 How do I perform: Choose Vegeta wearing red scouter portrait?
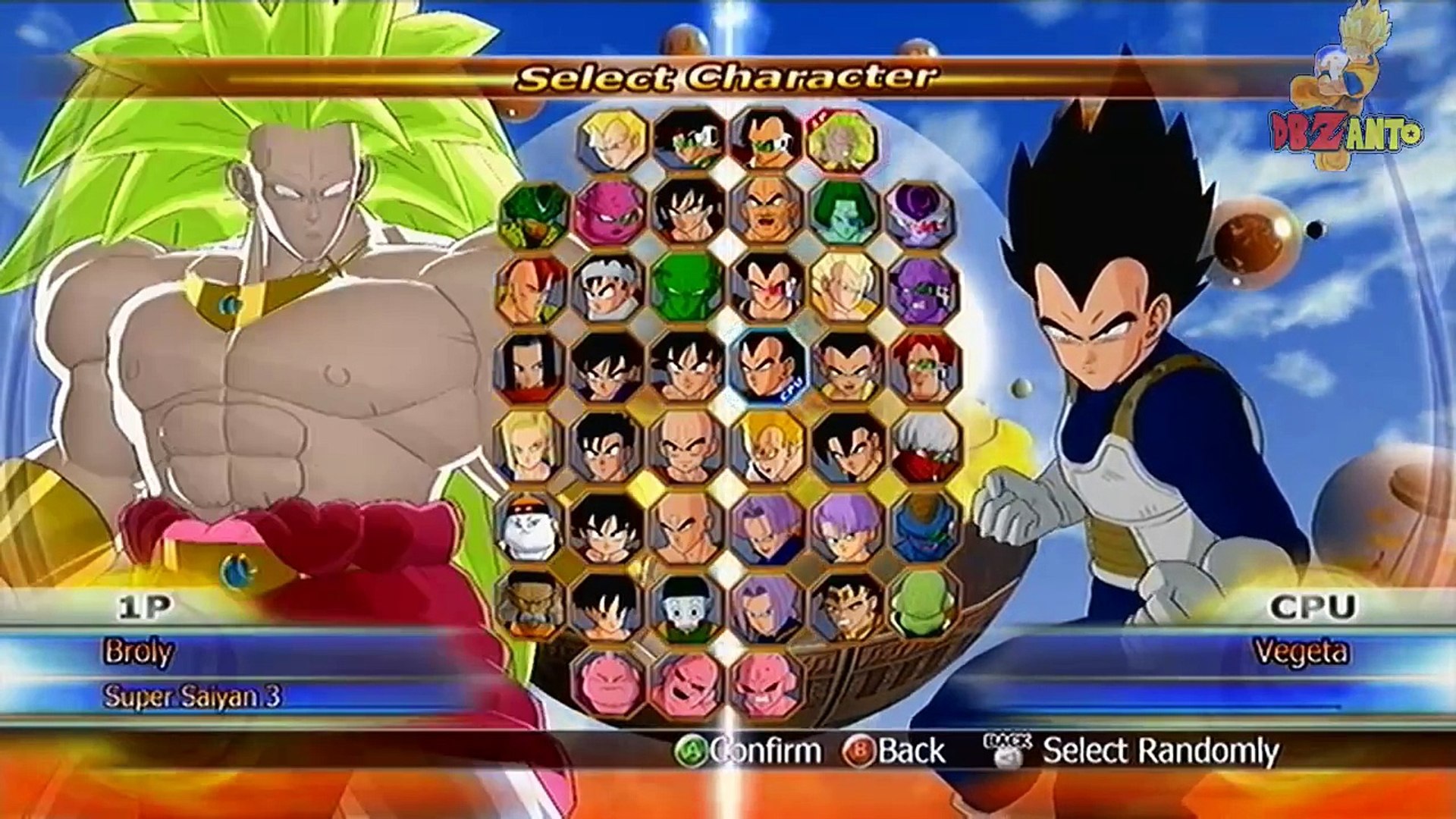(x=766, y=289)
